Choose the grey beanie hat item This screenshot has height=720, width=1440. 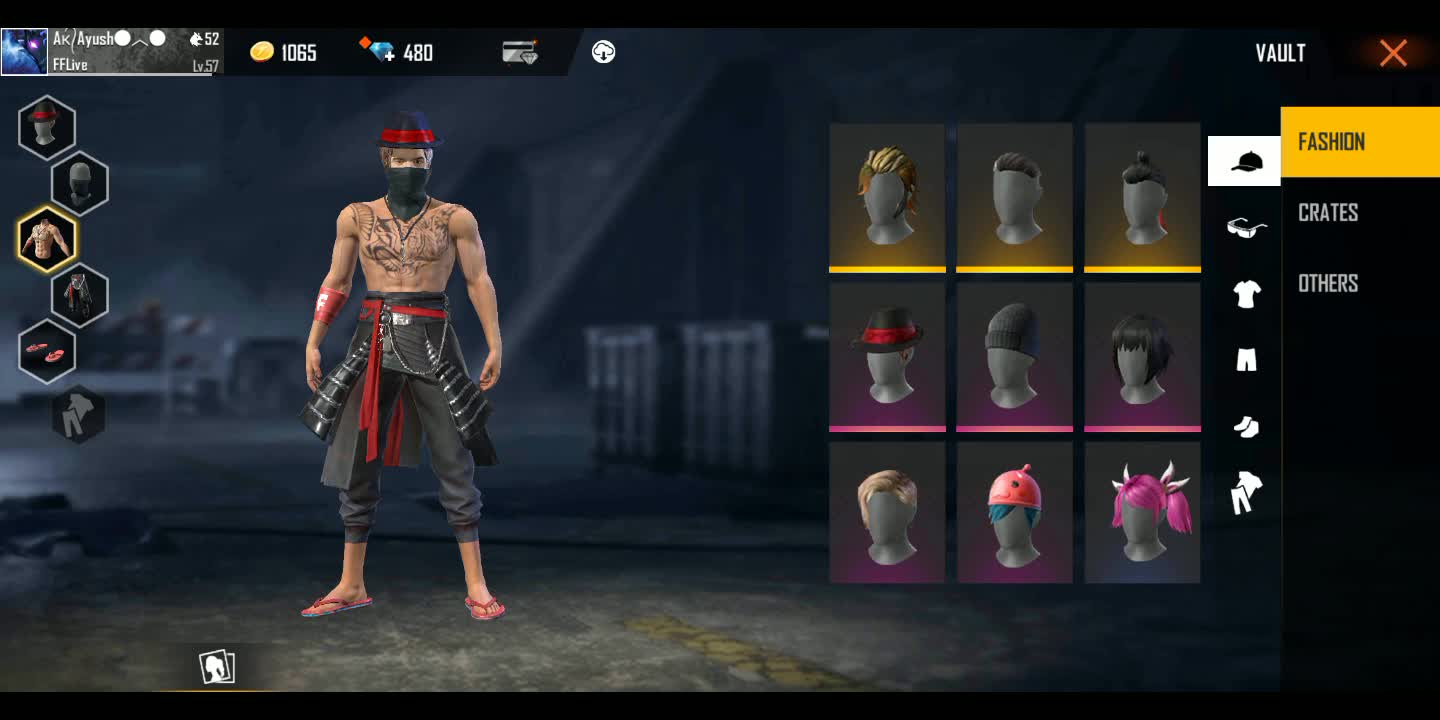pos(1014,356)
